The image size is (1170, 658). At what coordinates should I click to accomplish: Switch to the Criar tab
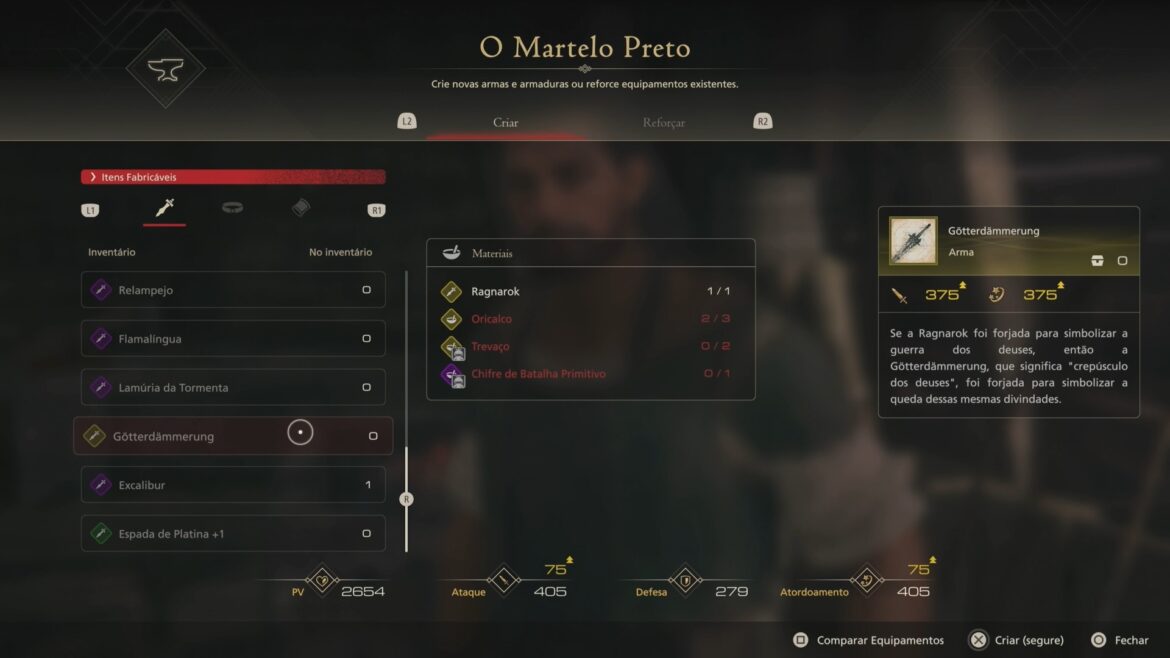505,123
